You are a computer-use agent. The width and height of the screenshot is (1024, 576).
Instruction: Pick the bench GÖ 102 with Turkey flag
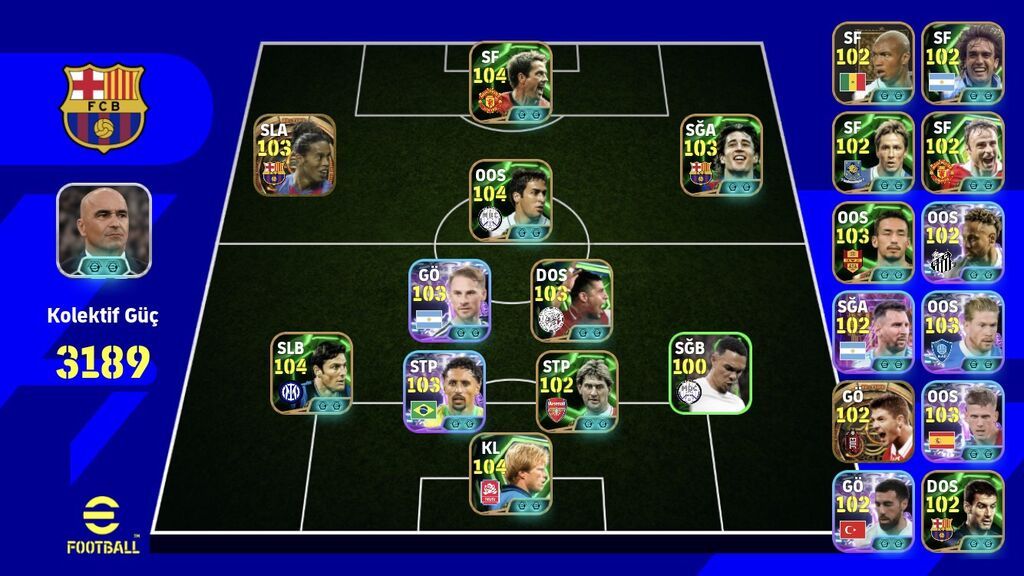(x=873, y=511)
